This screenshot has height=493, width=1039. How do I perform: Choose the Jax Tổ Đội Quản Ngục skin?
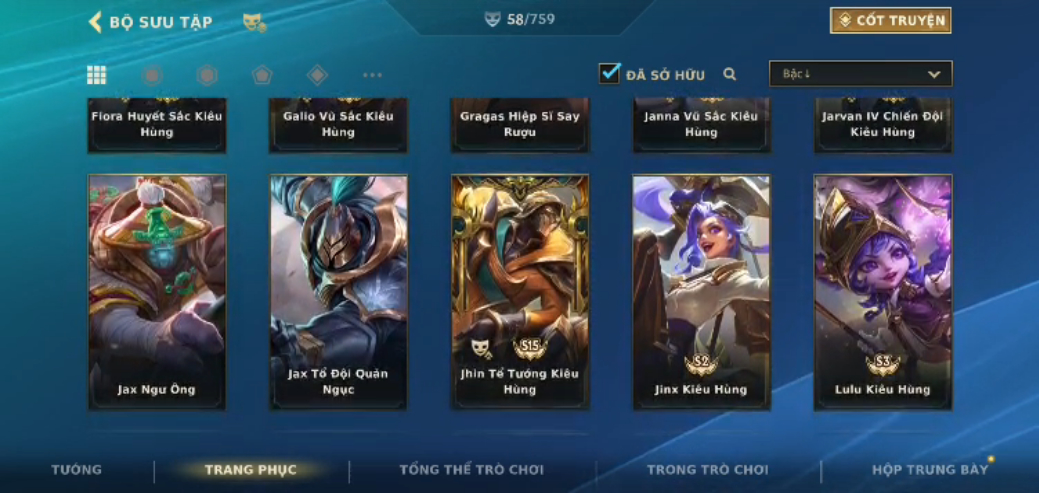(x=338, y=291)
